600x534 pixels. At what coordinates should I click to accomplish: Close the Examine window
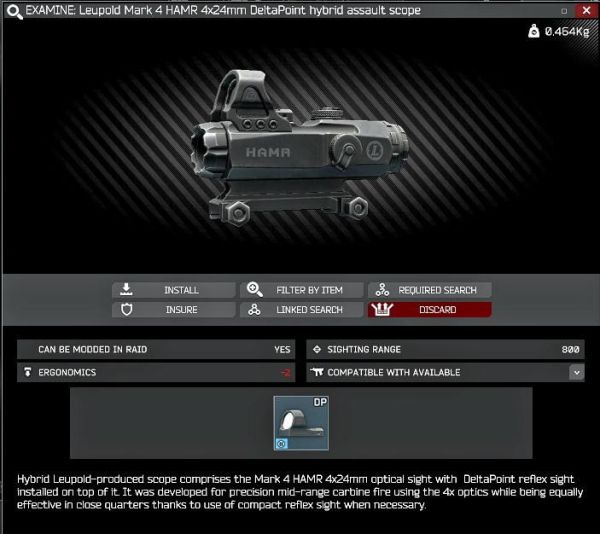586,10
